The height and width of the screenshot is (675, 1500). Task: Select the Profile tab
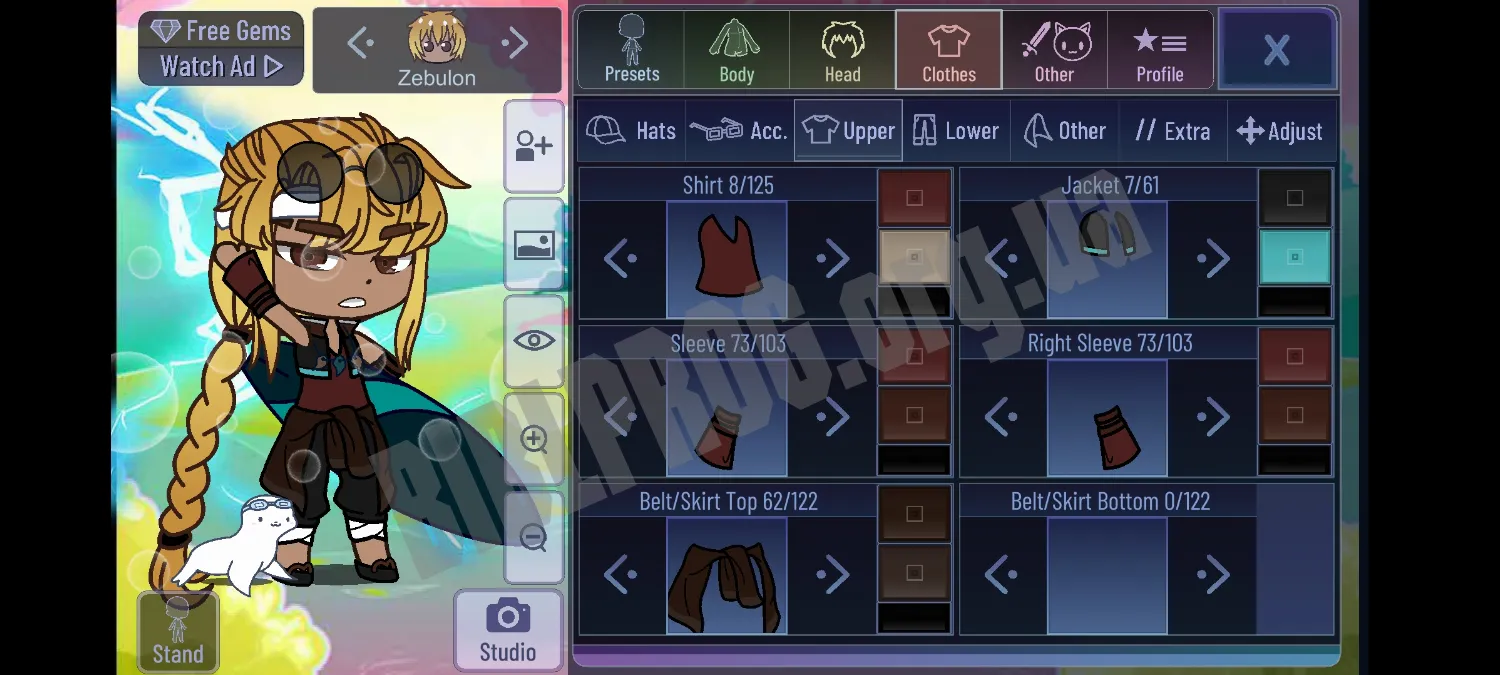click(1159, 49)
